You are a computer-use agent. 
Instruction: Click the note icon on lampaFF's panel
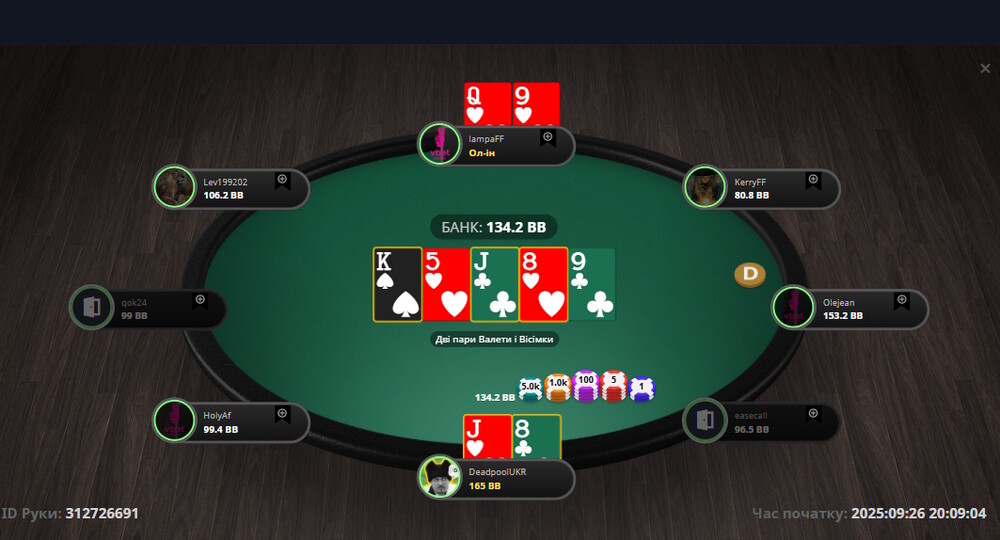pyautogui.click(x=548, y=137)
